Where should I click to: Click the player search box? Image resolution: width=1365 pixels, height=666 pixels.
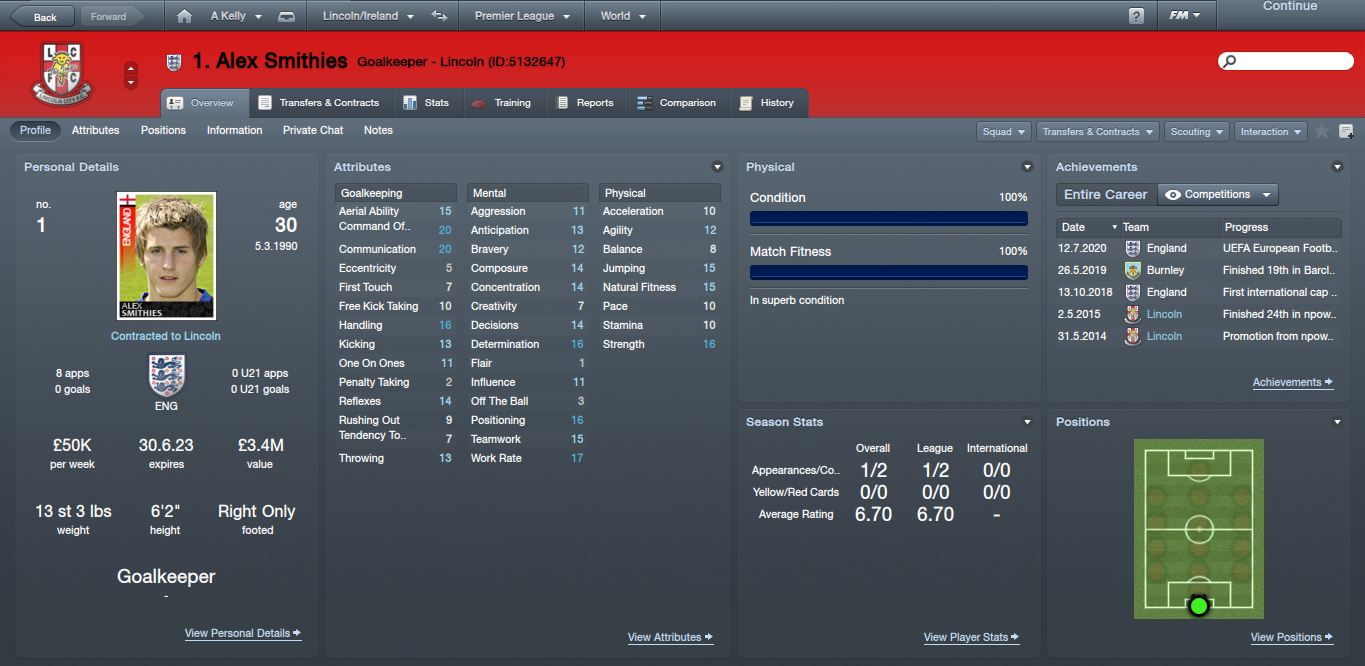(x=1285, y=61)
